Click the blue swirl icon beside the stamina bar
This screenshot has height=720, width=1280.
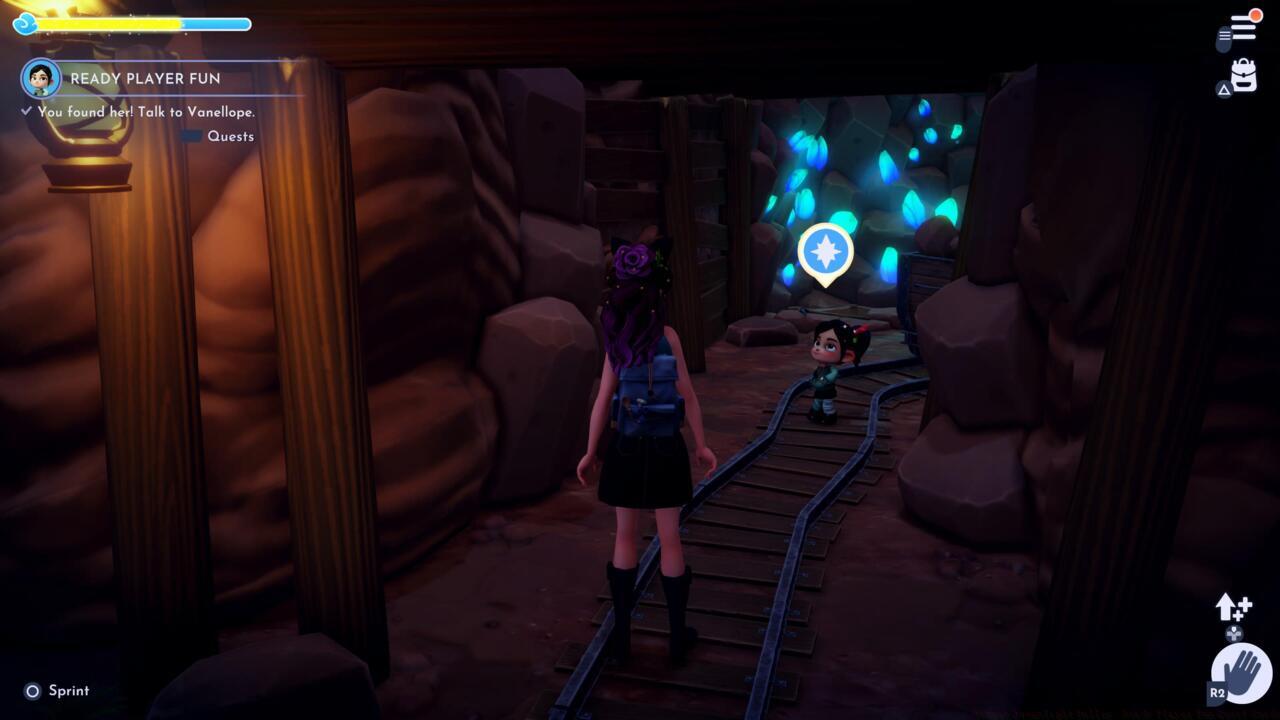pyautogui.click(x=22, y=24)
